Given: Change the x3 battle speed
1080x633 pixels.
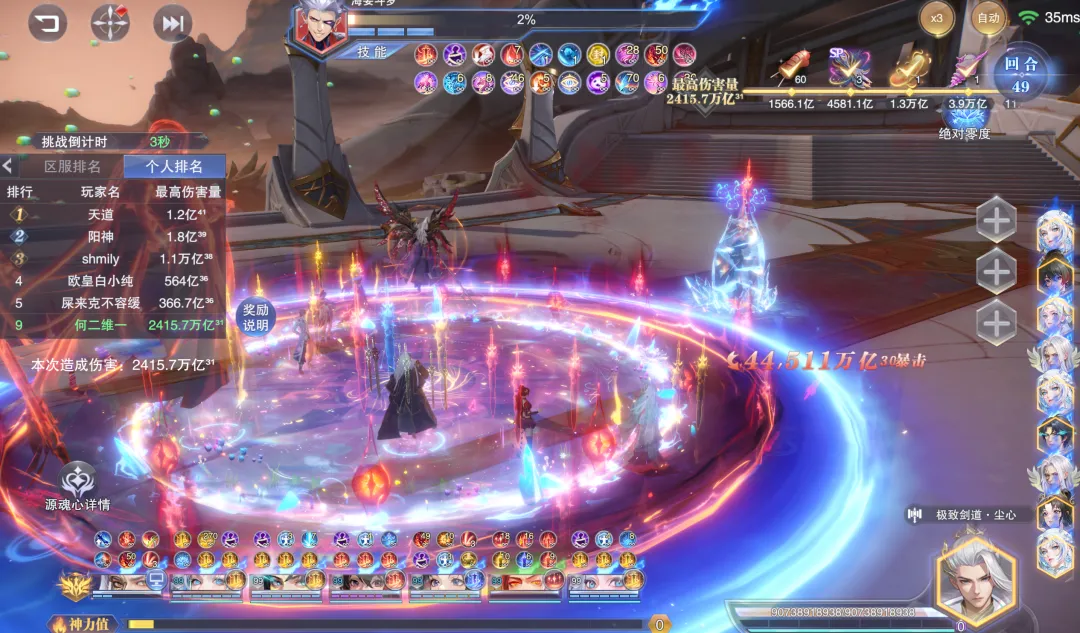Looking at the screenshot, I should (937, 18).
